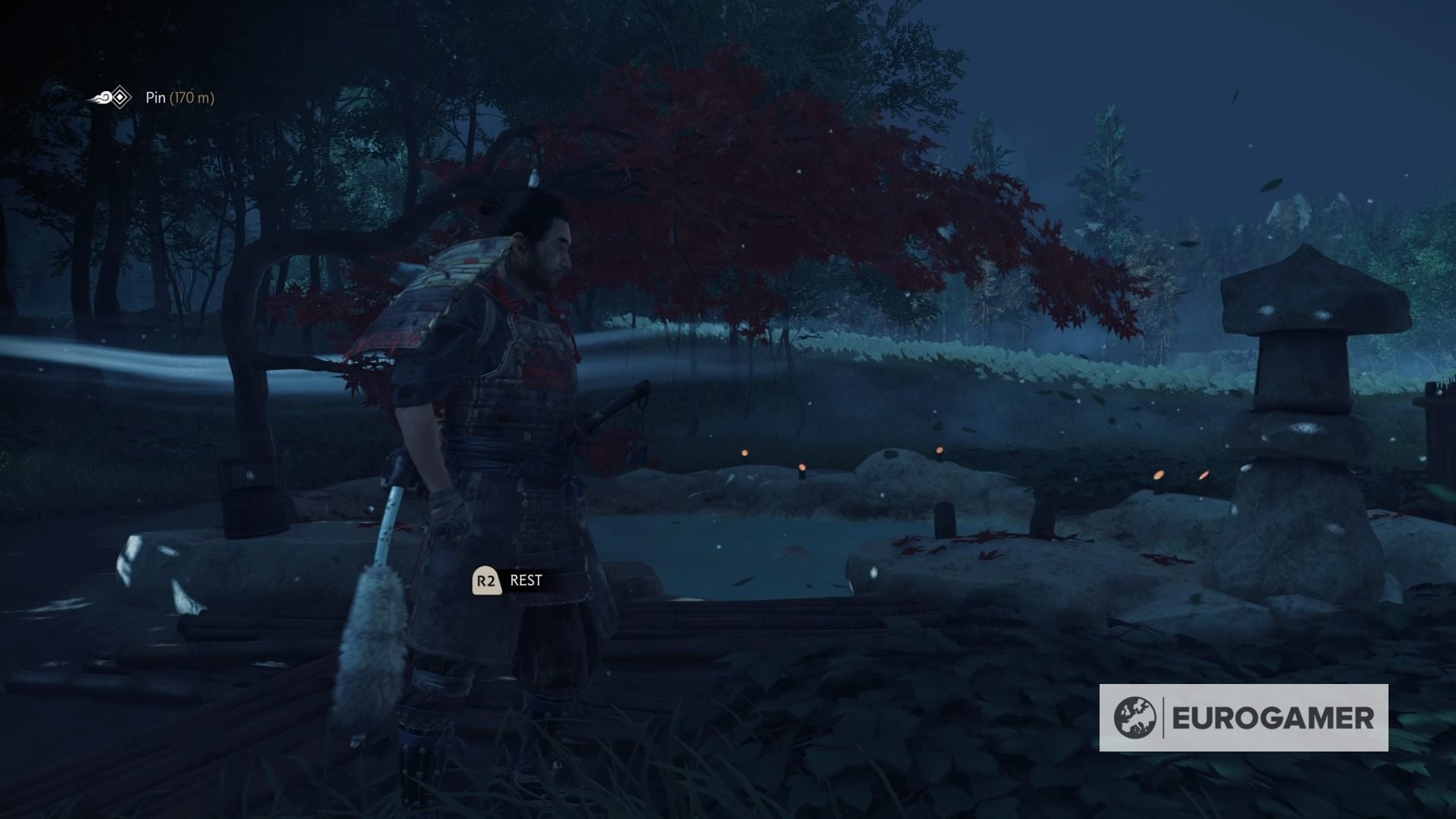The height and width of the screenshot is (819, 1456).
Task: Toggle the Pin distance display
Action: pyautogui.click(x=192, y=97)
